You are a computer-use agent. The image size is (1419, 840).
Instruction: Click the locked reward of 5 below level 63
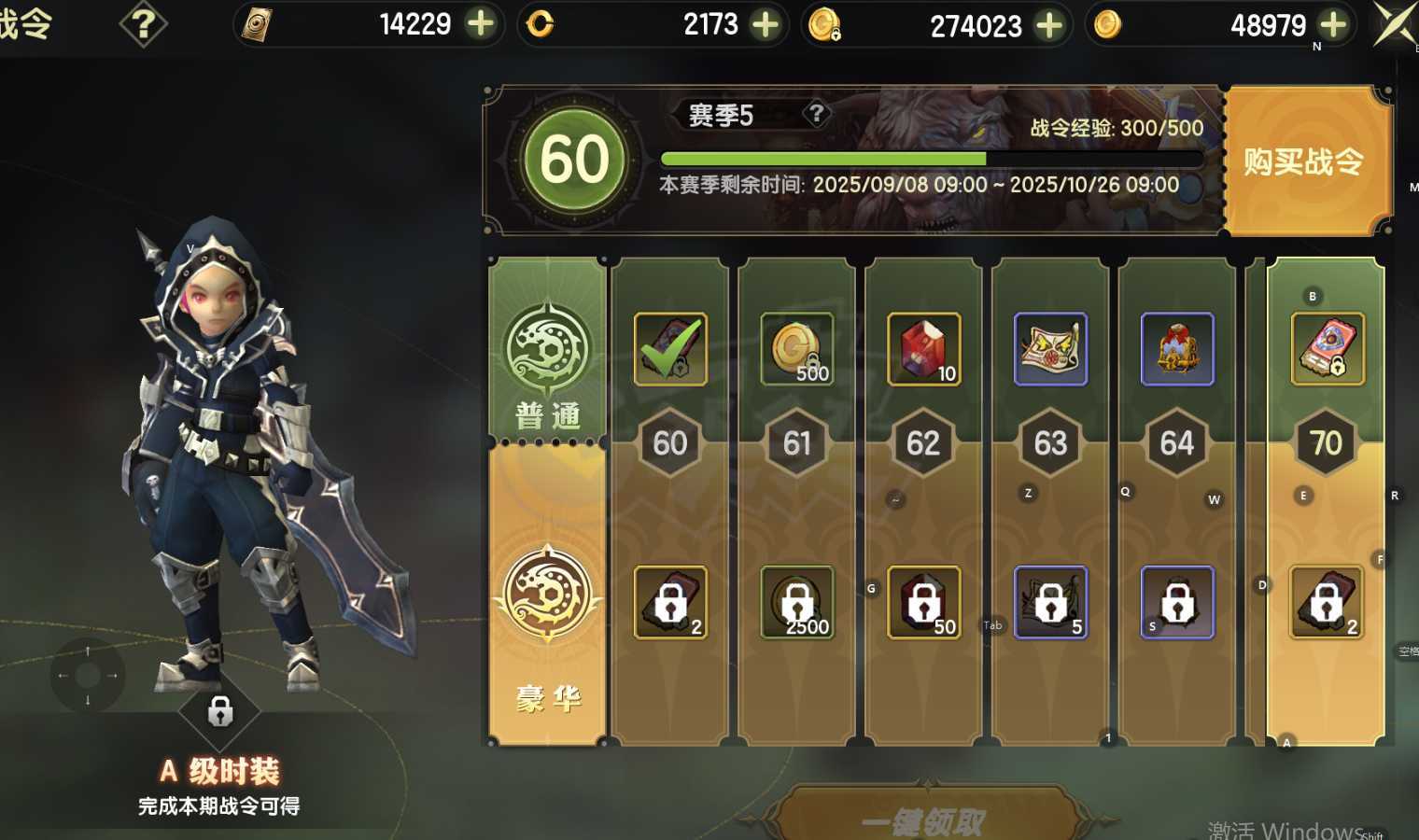pyautogui.click(x=1049, y=602)
